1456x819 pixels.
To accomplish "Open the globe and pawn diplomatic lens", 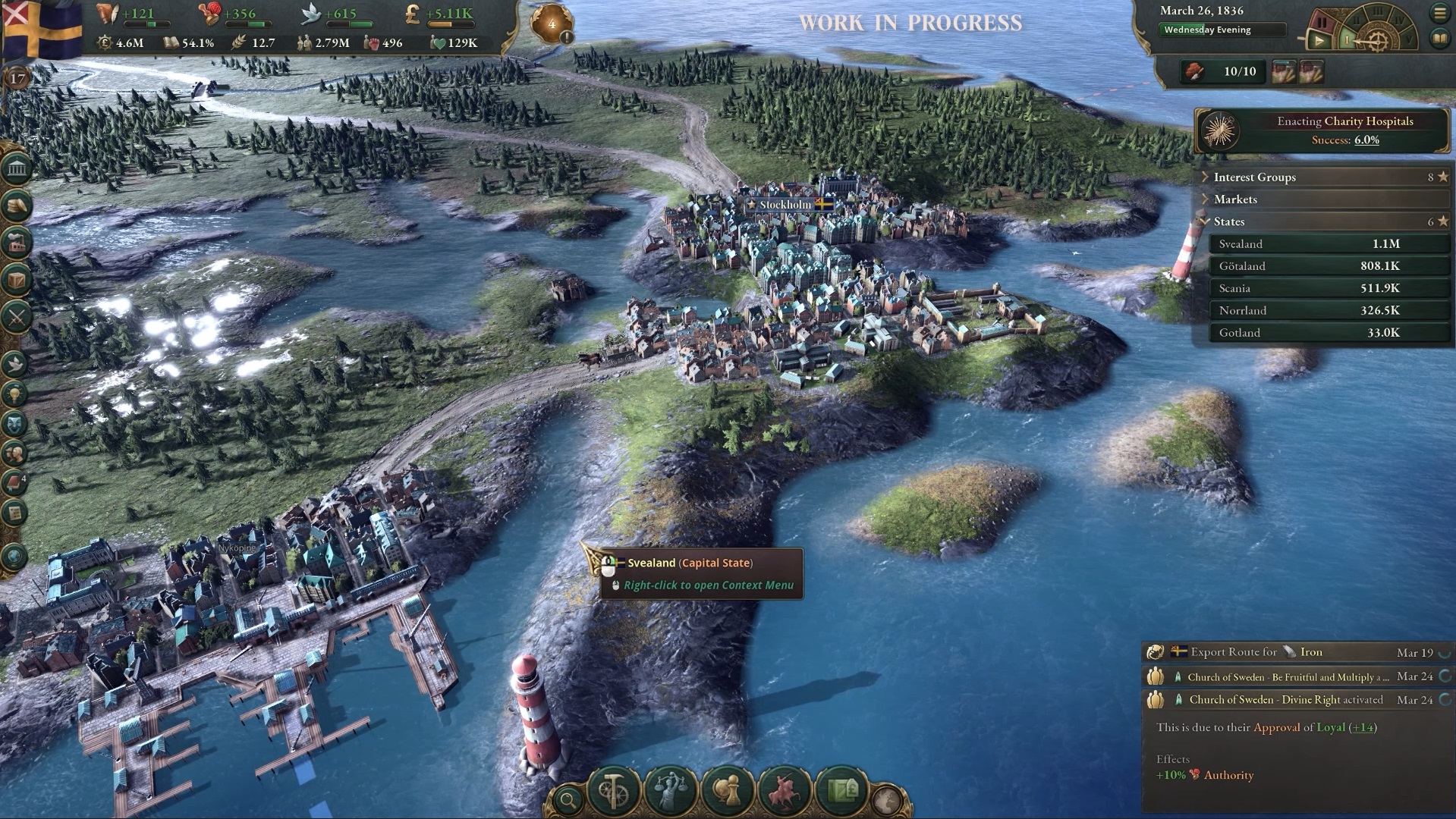I will point(726,791).
